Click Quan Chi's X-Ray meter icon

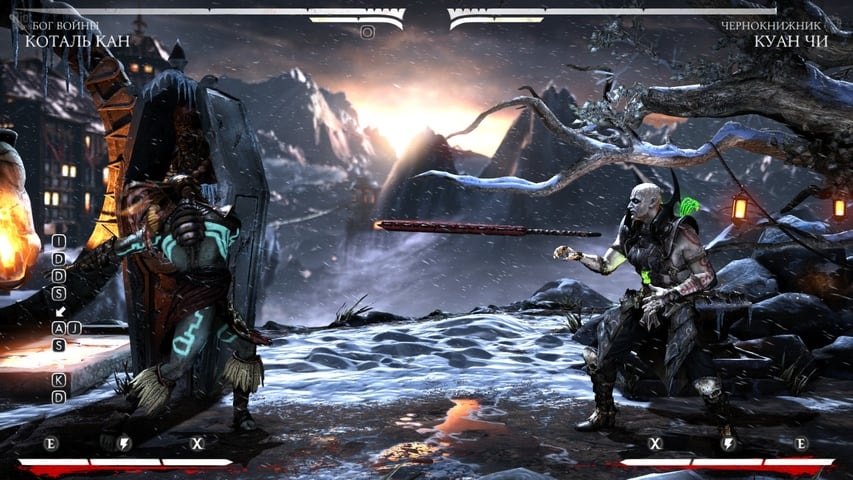pyautogui.click(x=656, y=443)
